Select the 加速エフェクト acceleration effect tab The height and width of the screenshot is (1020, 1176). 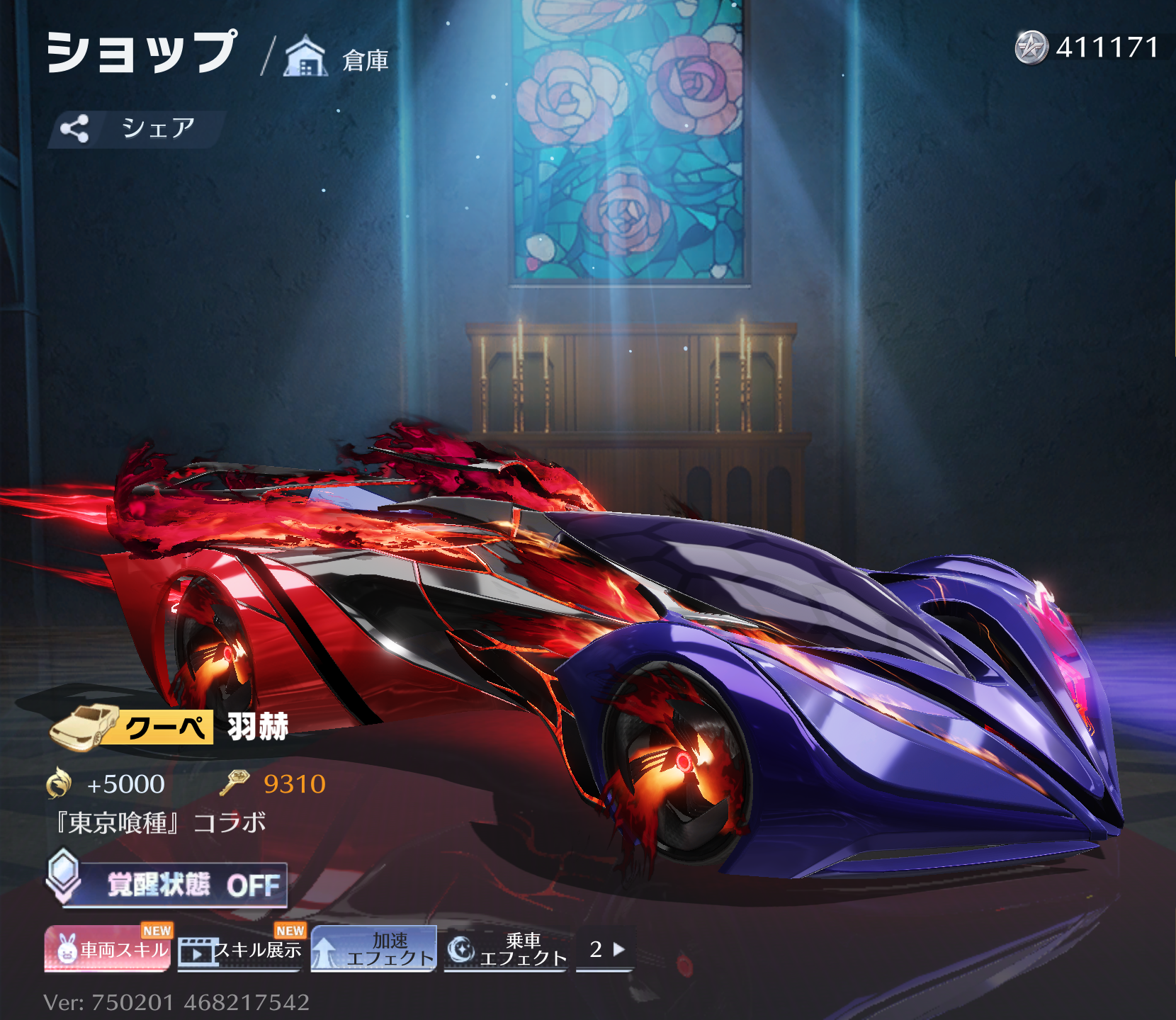(x=373, y=949)
